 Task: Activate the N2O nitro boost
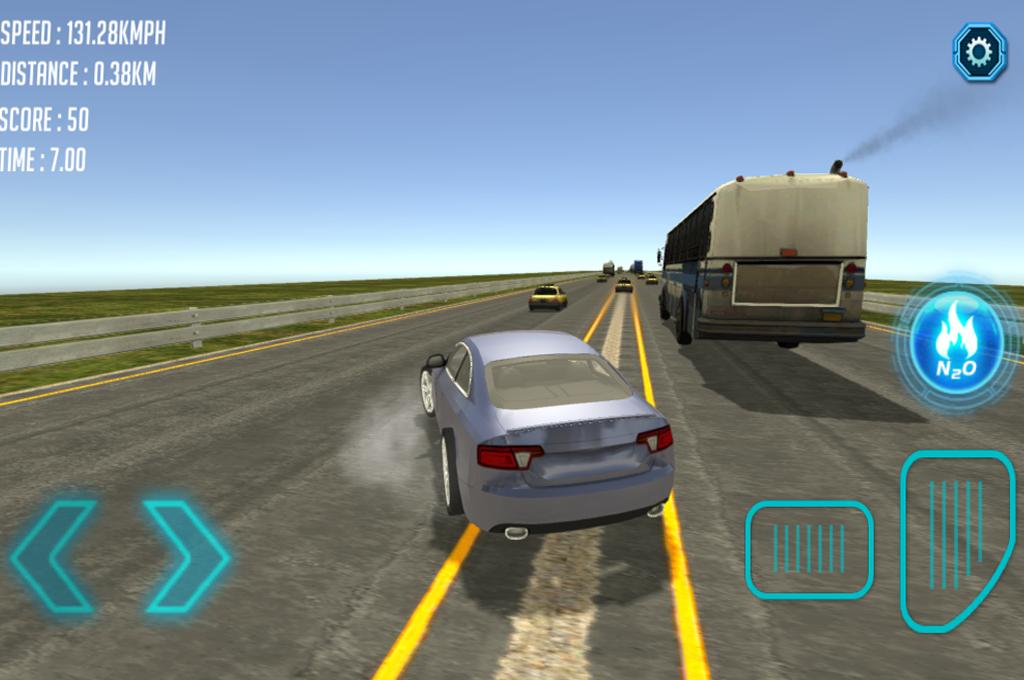pyautogui.click(x=955, y=345)
